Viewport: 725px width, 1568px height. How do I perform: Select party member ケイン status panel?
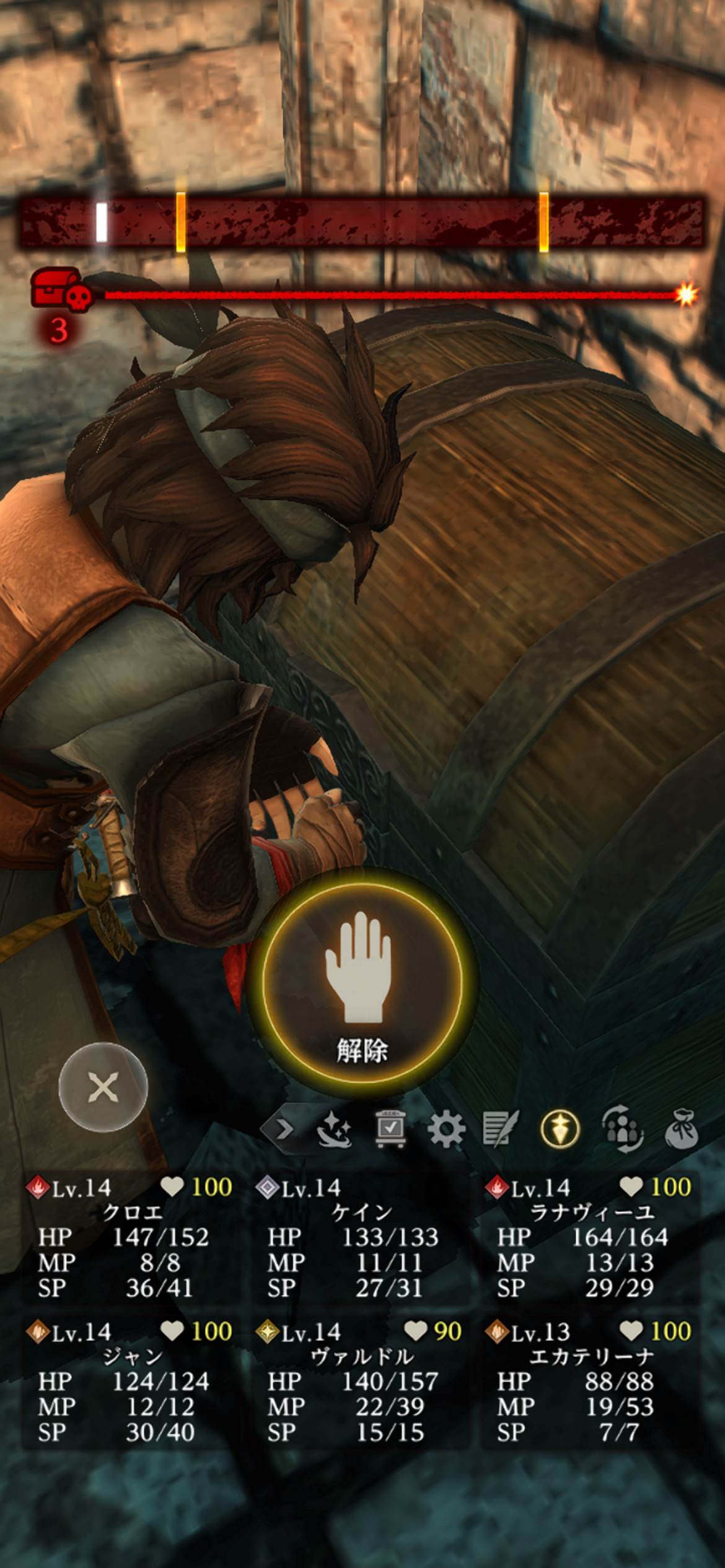(361, 1237)
